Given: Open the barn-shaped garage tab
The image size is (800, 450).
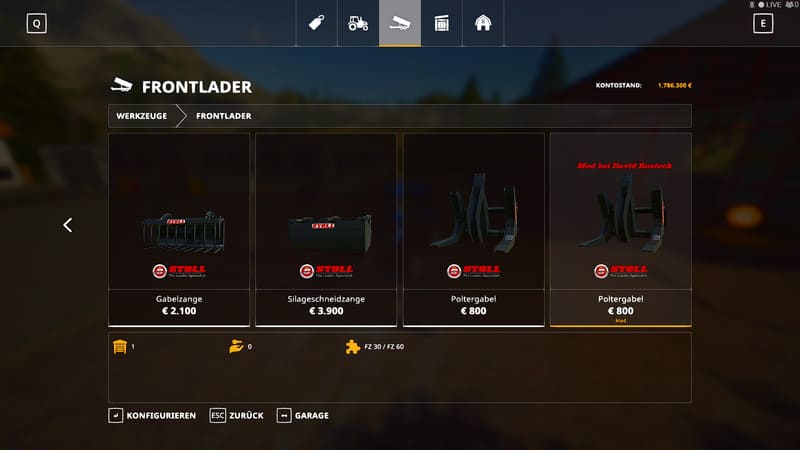Looking at the screenshot, I should (x=483, y=23).
